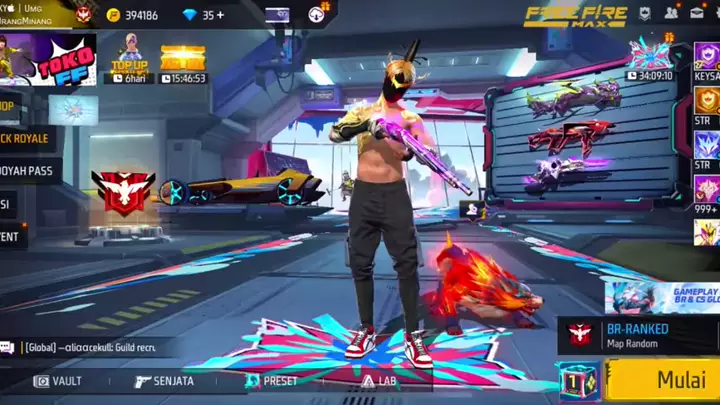Enter the Lab section

pos(380,381)
